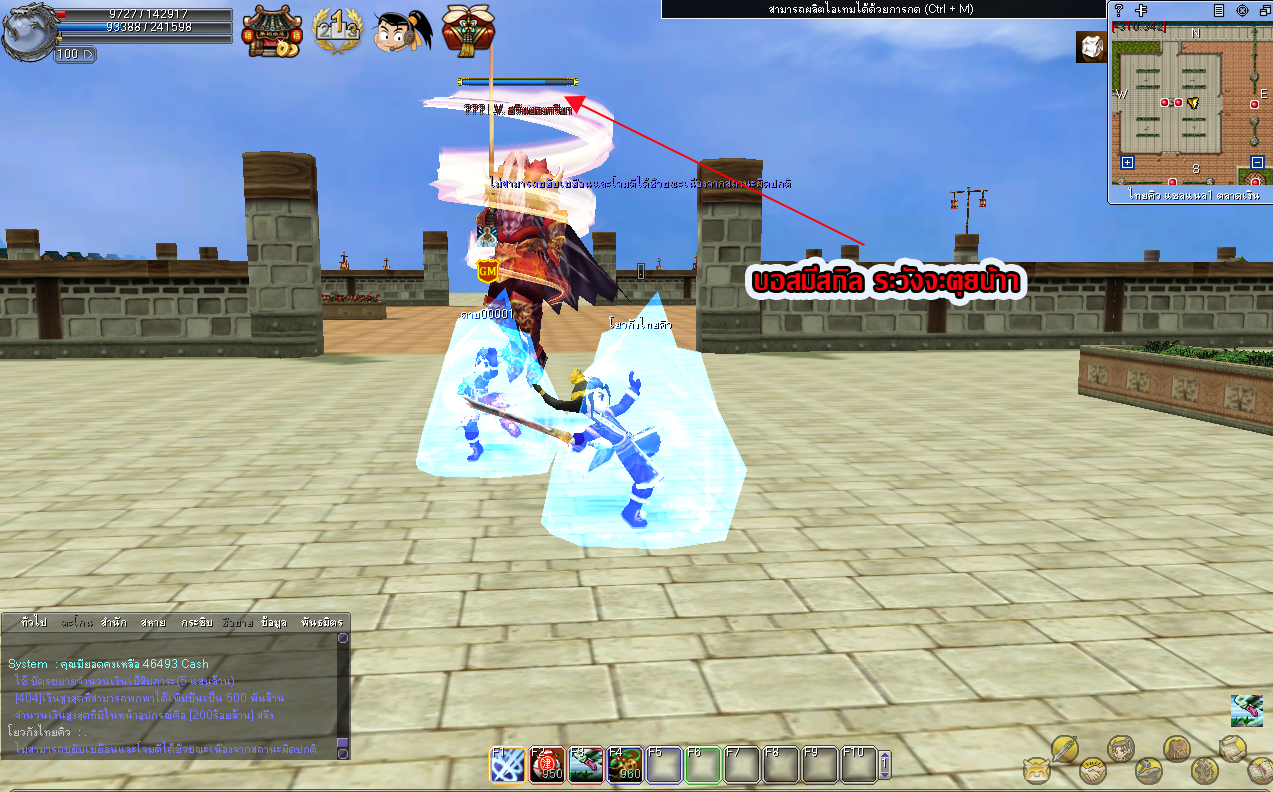Click the minimap target circle icon
The width and height of the screenshot is (1273, 792).
[1242, 10]
